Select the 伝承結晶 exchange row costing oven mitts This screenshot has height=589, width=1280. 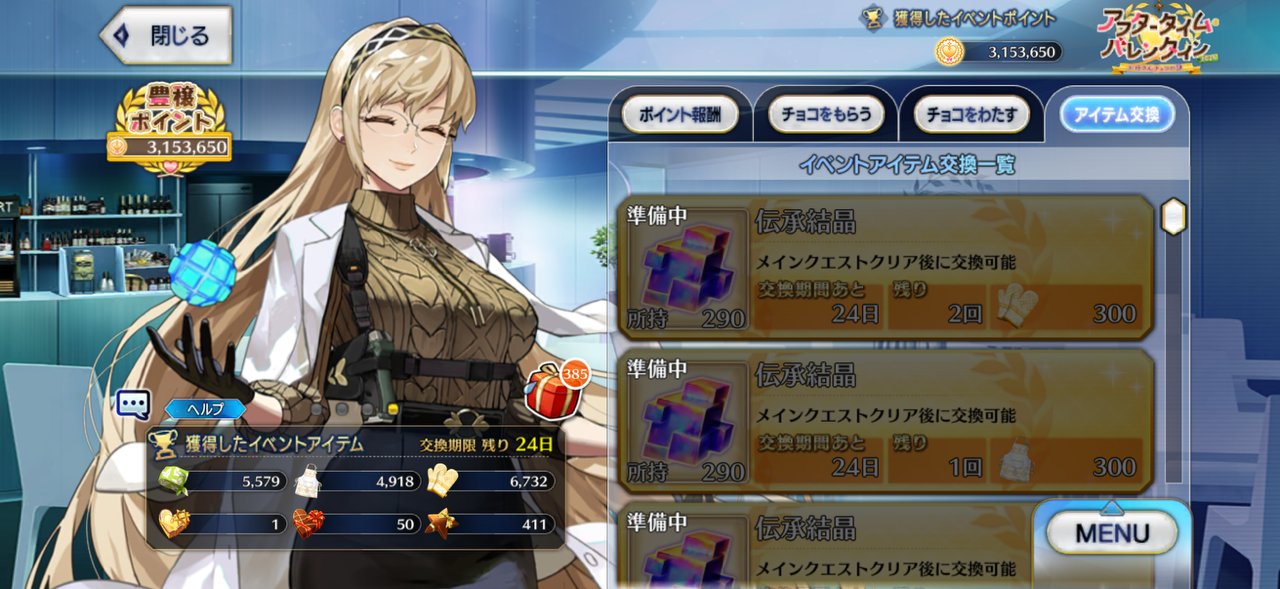point(886,268)
